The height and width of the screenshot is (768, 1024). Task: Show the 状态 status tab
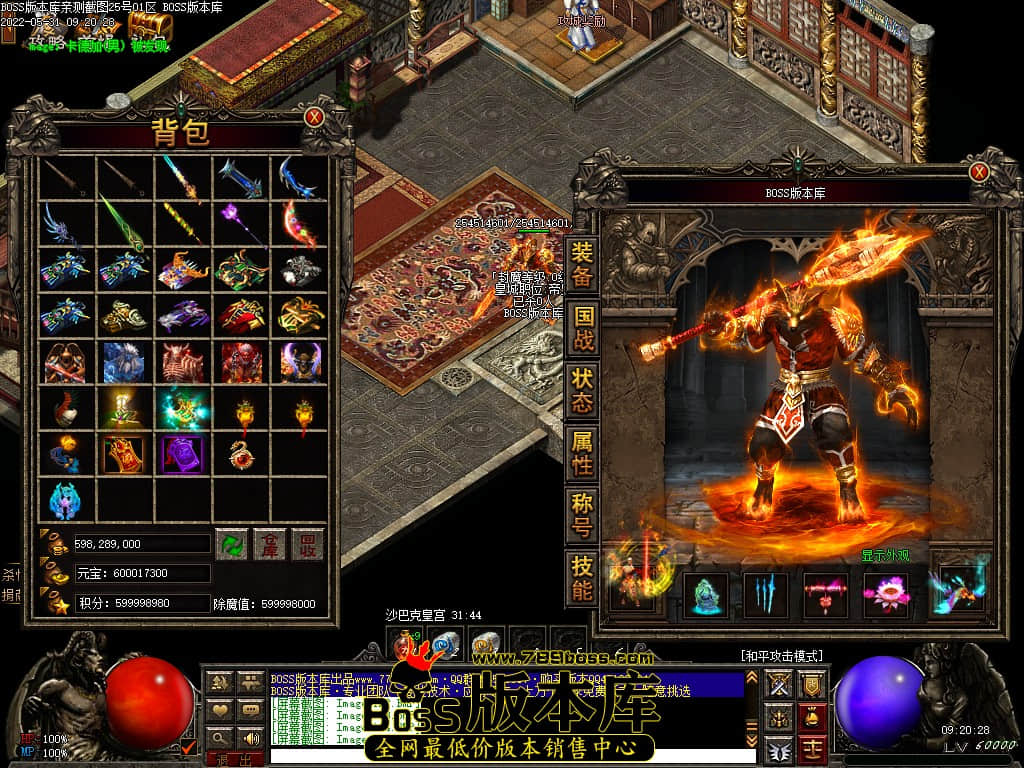tap(582, 389)
